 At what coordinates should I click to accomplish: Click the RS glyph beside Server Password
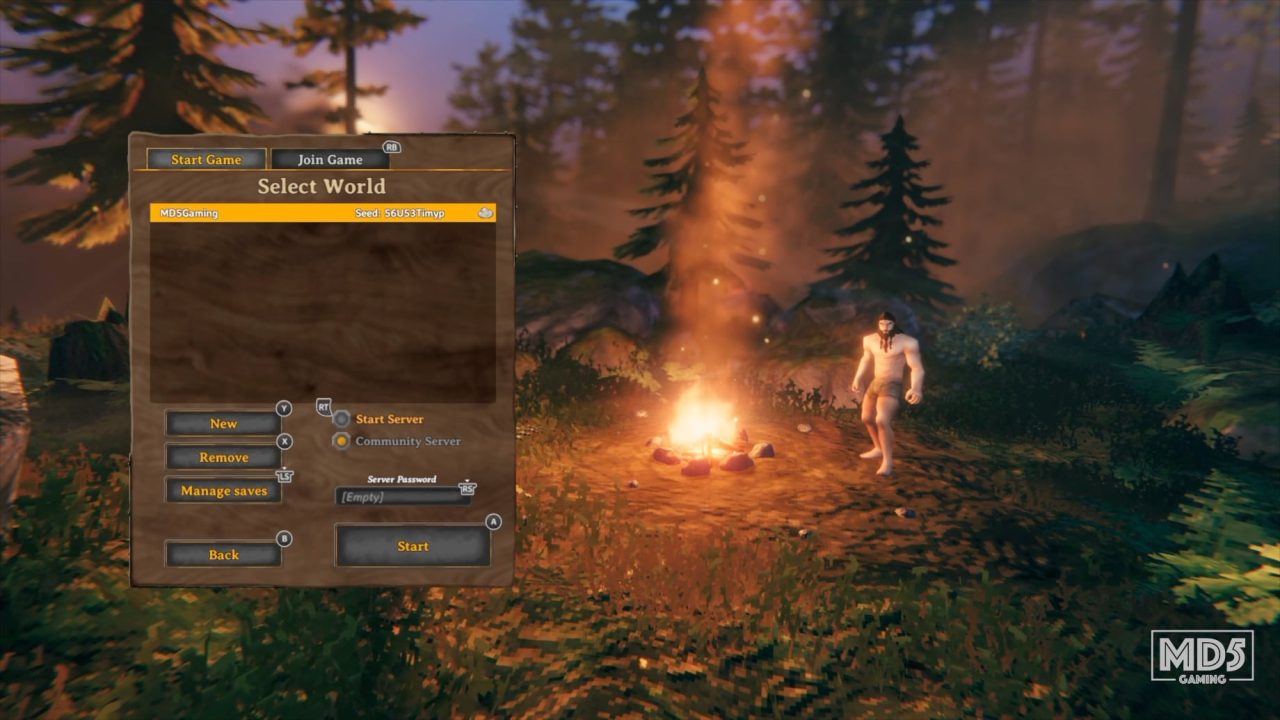click(466, 491)
